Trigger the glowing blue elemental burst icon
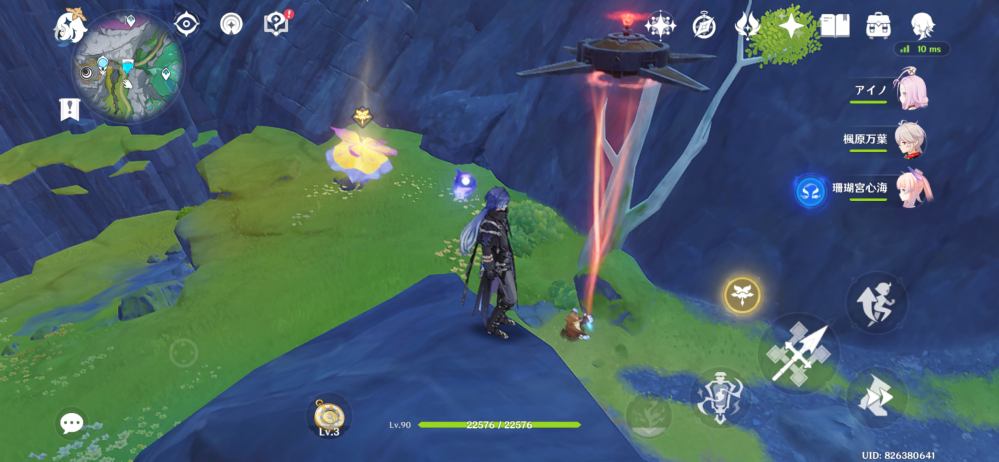Screen dimensions: 999x462 (810, 190)
